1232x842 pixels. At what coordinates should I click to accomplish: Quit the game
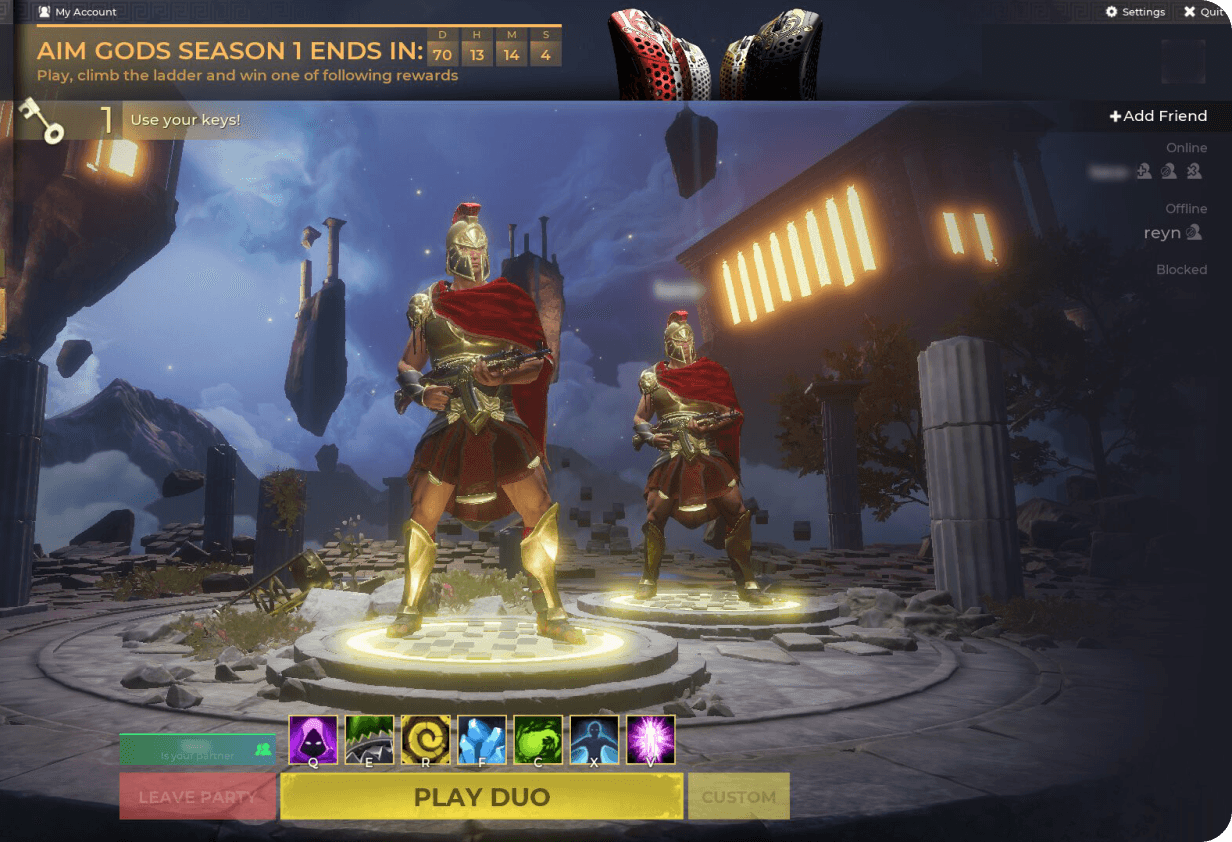[x=1203, y=12]
